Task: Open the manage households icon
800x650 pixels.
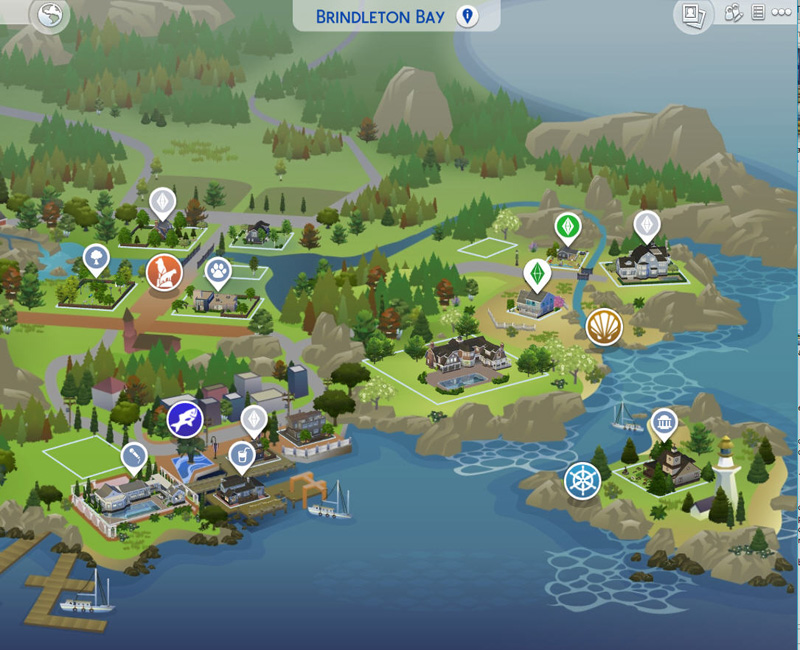Action: click(733, 13)
